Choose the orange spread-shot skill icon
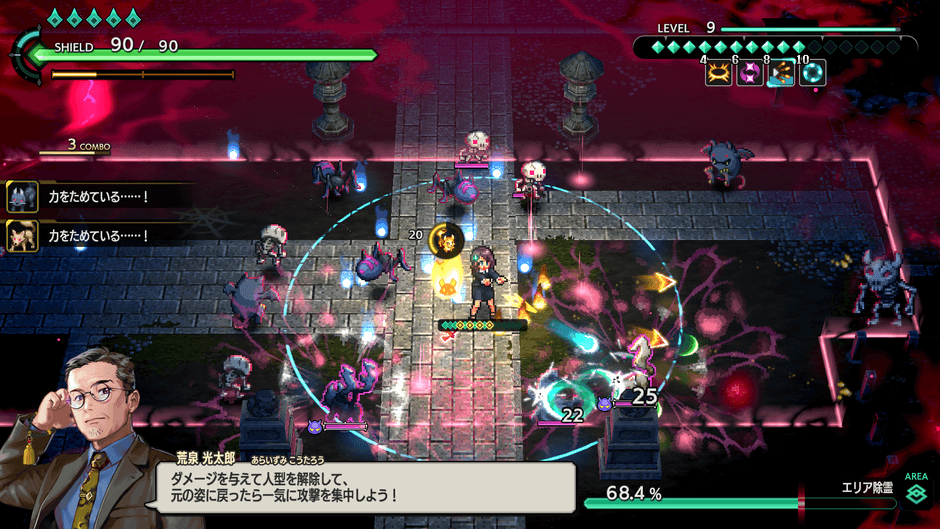 coord(781,74)
